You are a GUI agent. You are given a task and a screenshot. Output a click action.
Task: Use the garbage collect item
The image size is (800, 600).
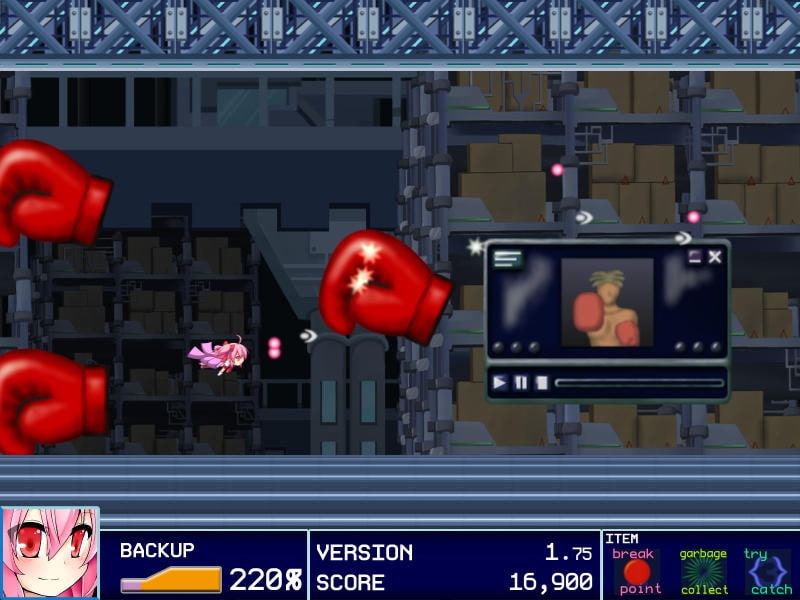tap(704, 571)
